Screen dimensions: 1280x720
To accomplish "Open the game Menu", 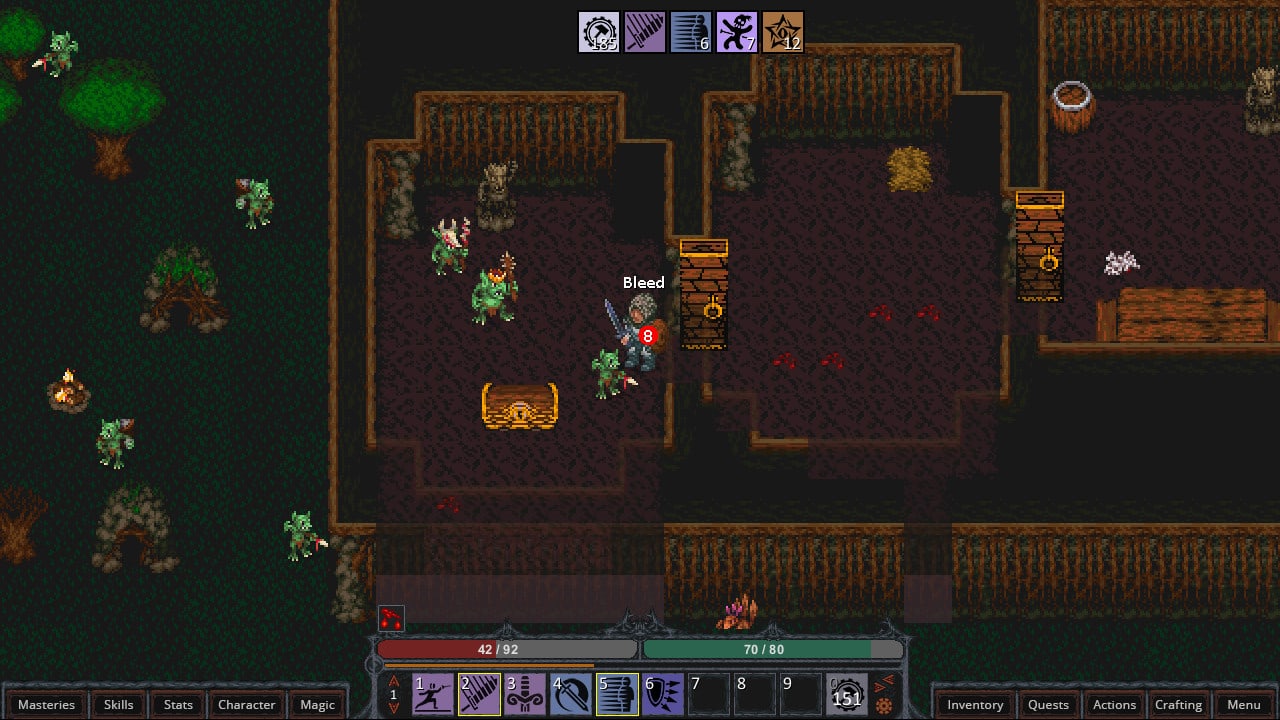I will point(1244,704).
